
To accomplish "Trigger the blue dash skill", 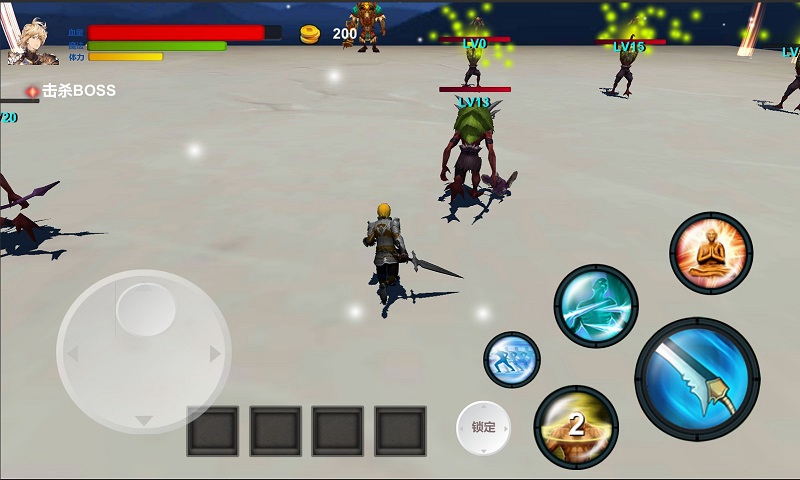I will point(512,360).
